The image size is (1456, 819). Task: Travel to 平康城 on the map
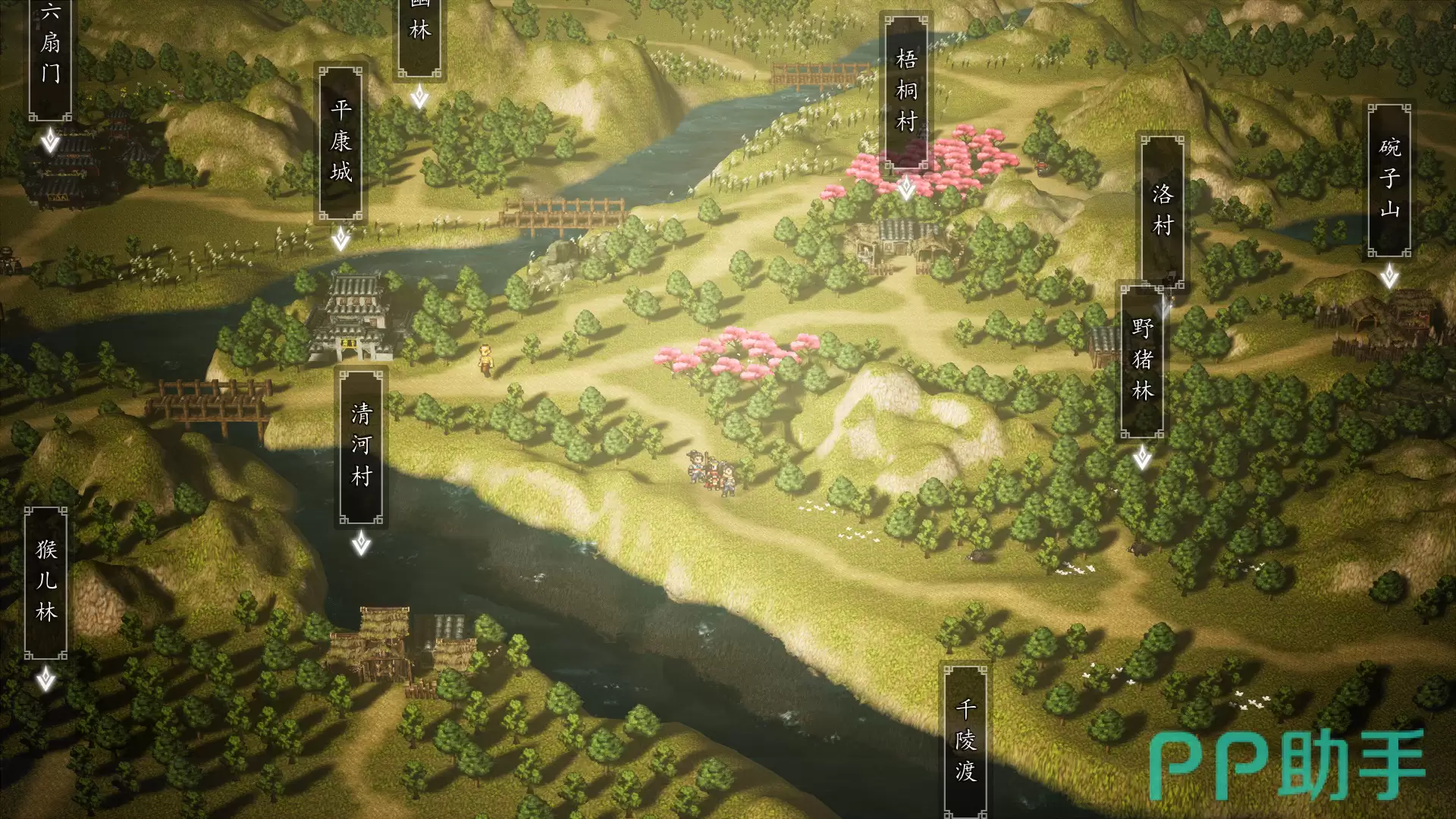(340, 143)
